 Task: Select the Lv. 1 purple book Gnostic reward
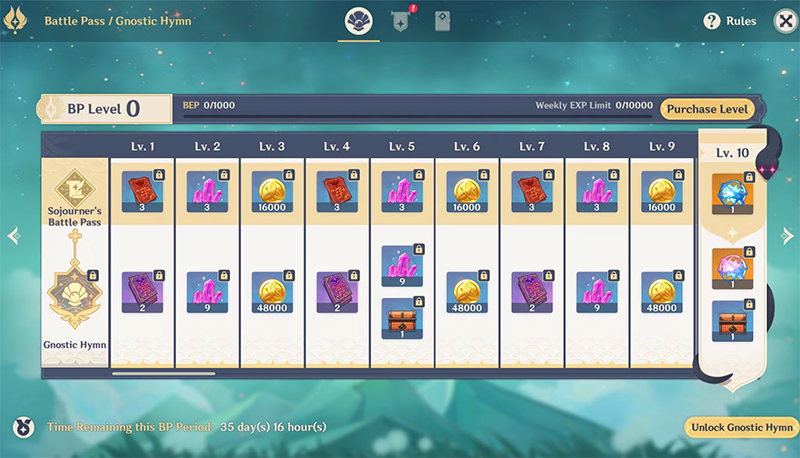[x=142, y=293]
